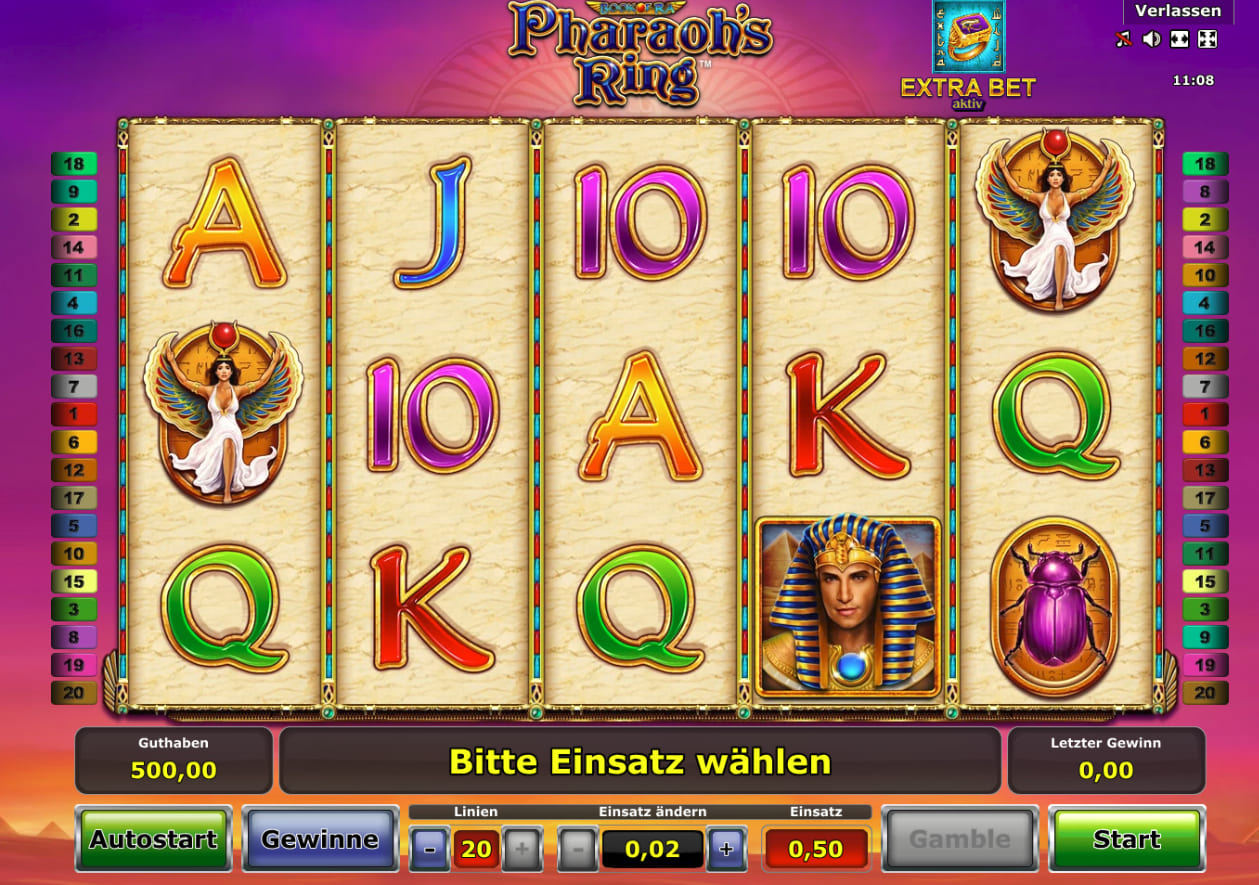Select payline 20 on the right side

tap(1205, 692)
